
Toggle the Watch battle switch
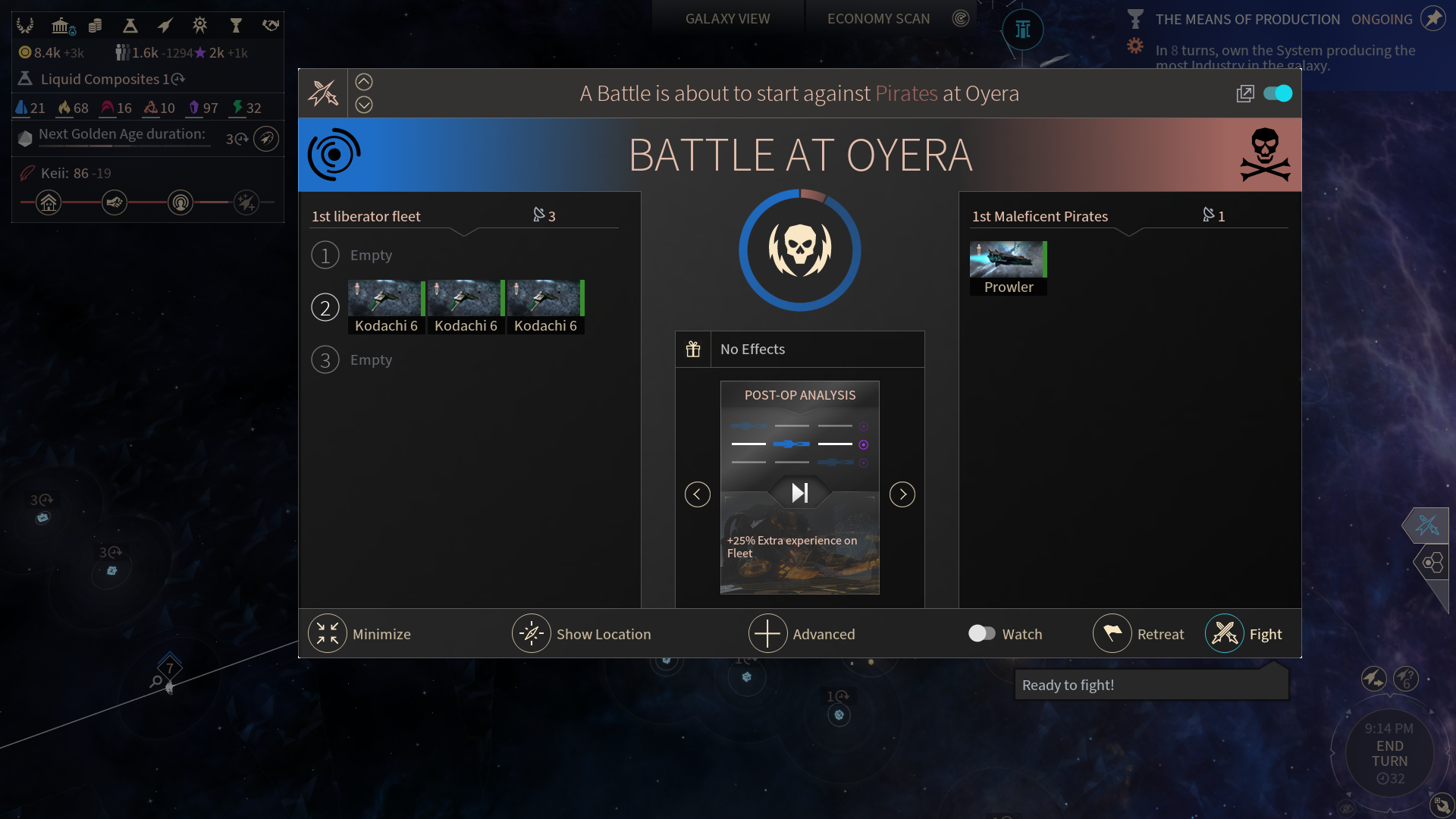click(982, 633)
